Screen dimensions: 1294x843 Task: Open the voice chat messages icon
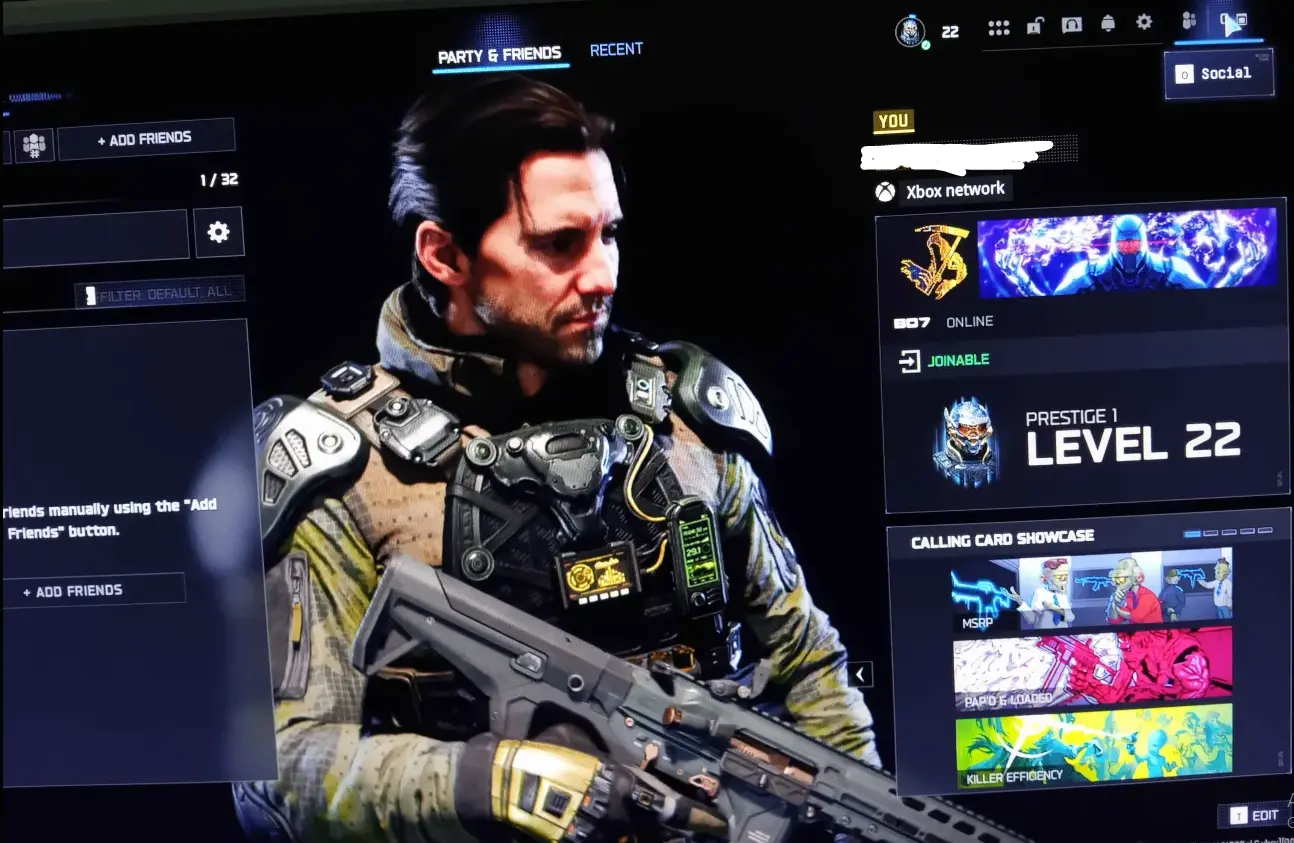[x=1072, y=25]
